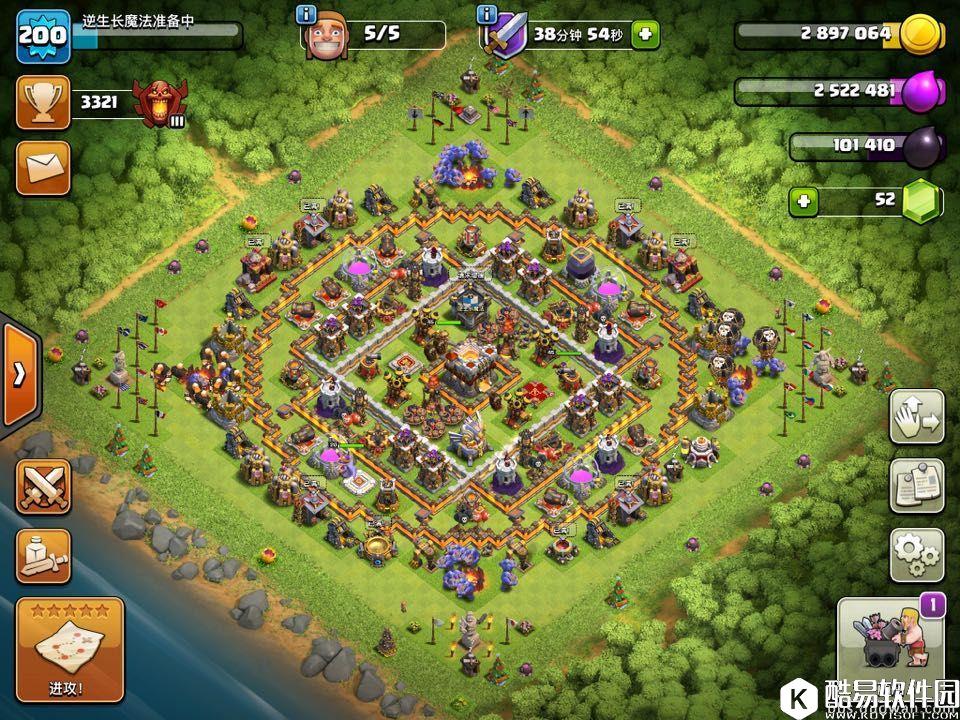
Task: Open the shop with the builder icon
Action: click(x=890, y=646)
